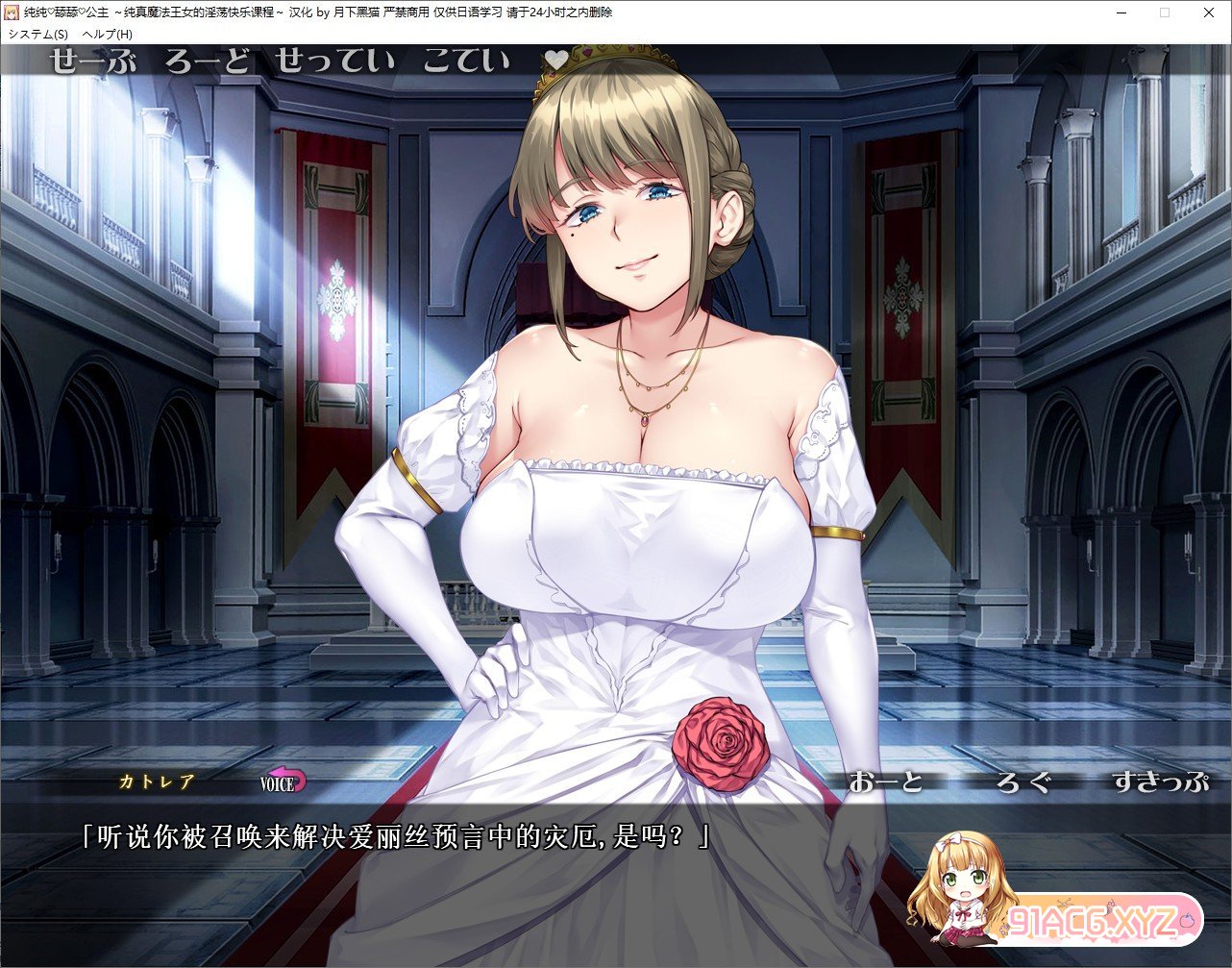
Task: Open せってい (Settings) screen
Action: [x=334, y=62]
